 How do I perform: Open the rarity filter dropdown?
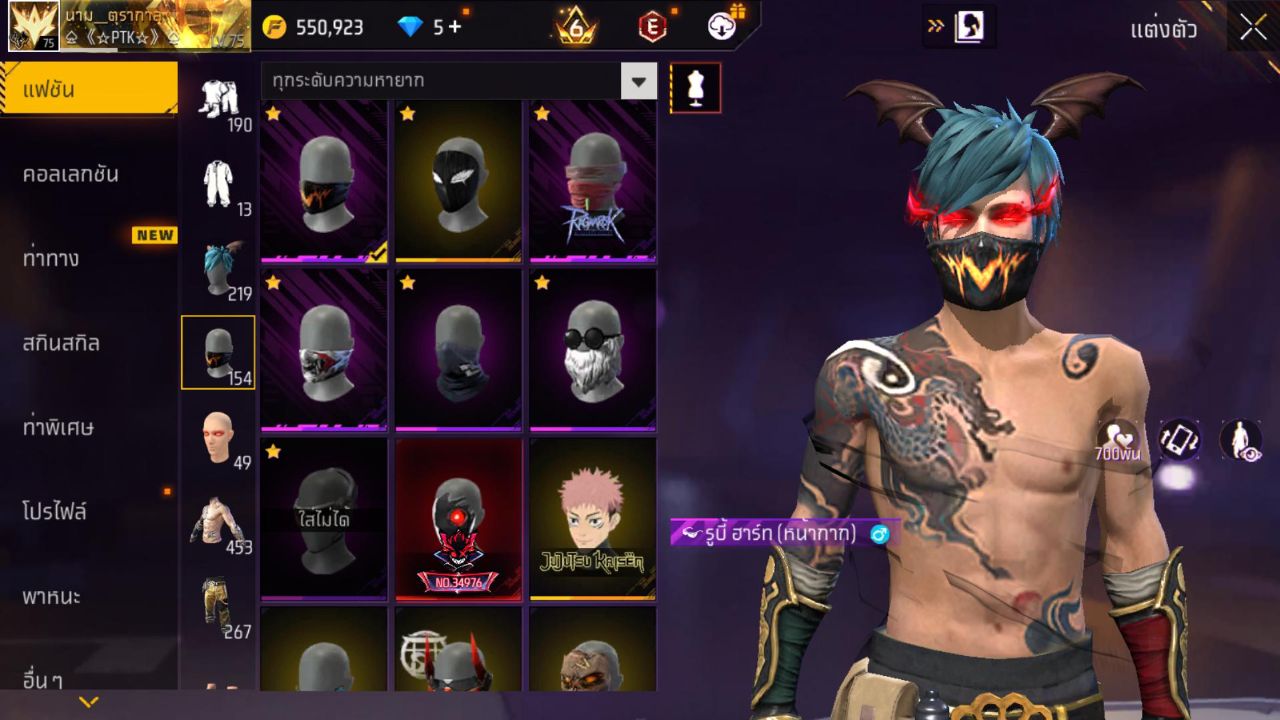click(638, 81)
